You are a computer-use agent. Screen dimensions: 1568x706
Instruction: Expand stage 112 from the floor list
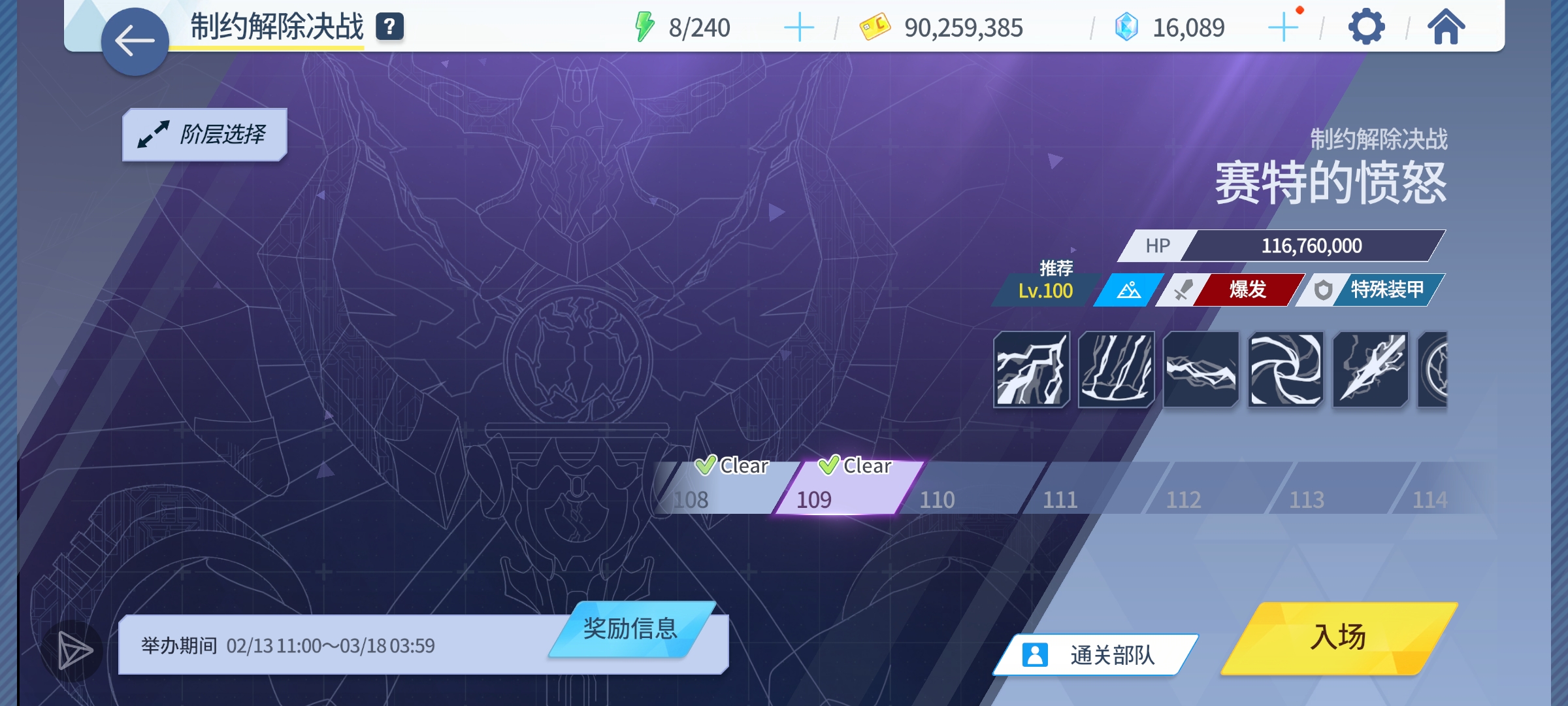[x=1183, y=499]
